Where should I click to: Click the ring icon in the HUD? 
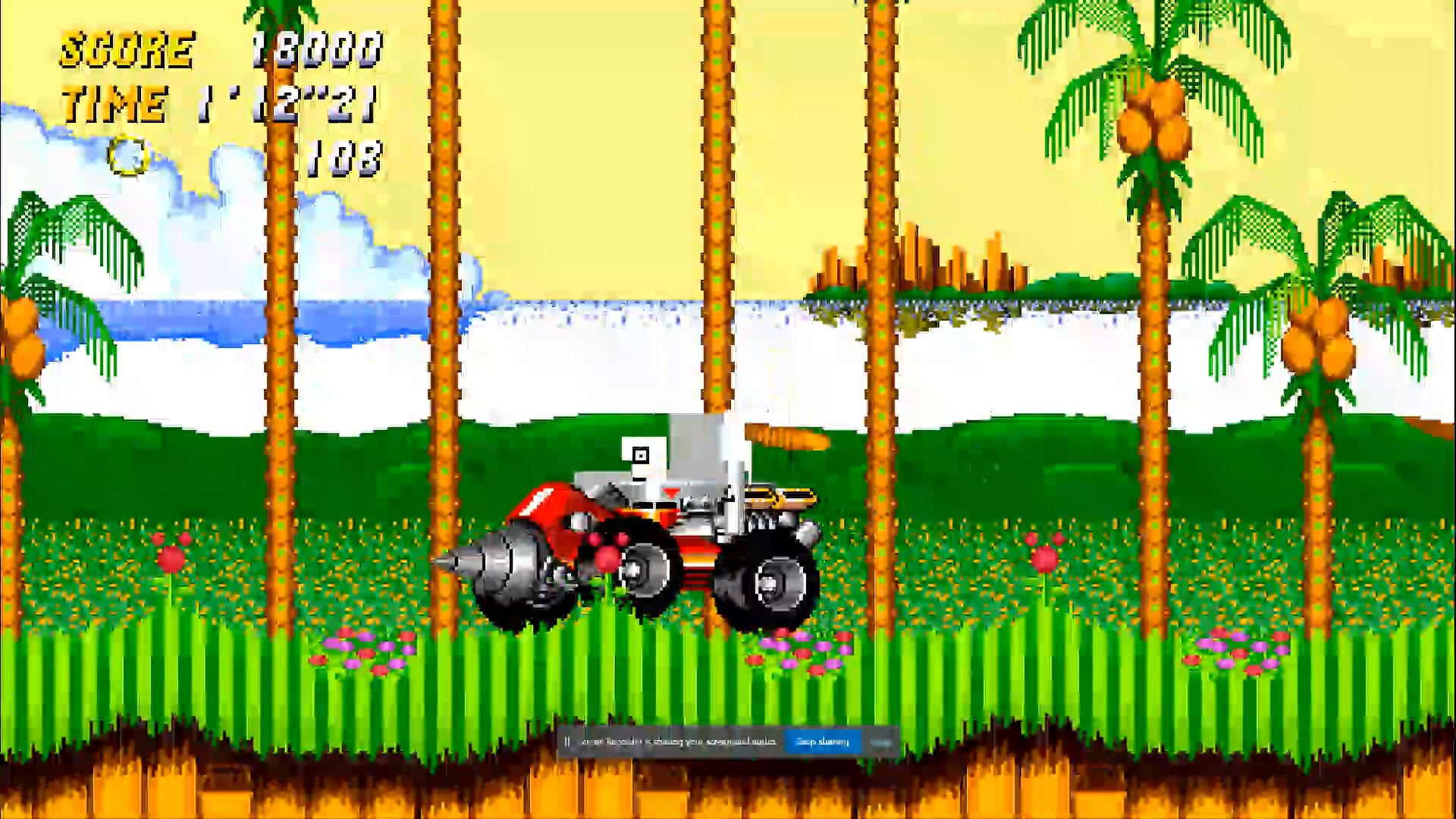tap(127, 157)
